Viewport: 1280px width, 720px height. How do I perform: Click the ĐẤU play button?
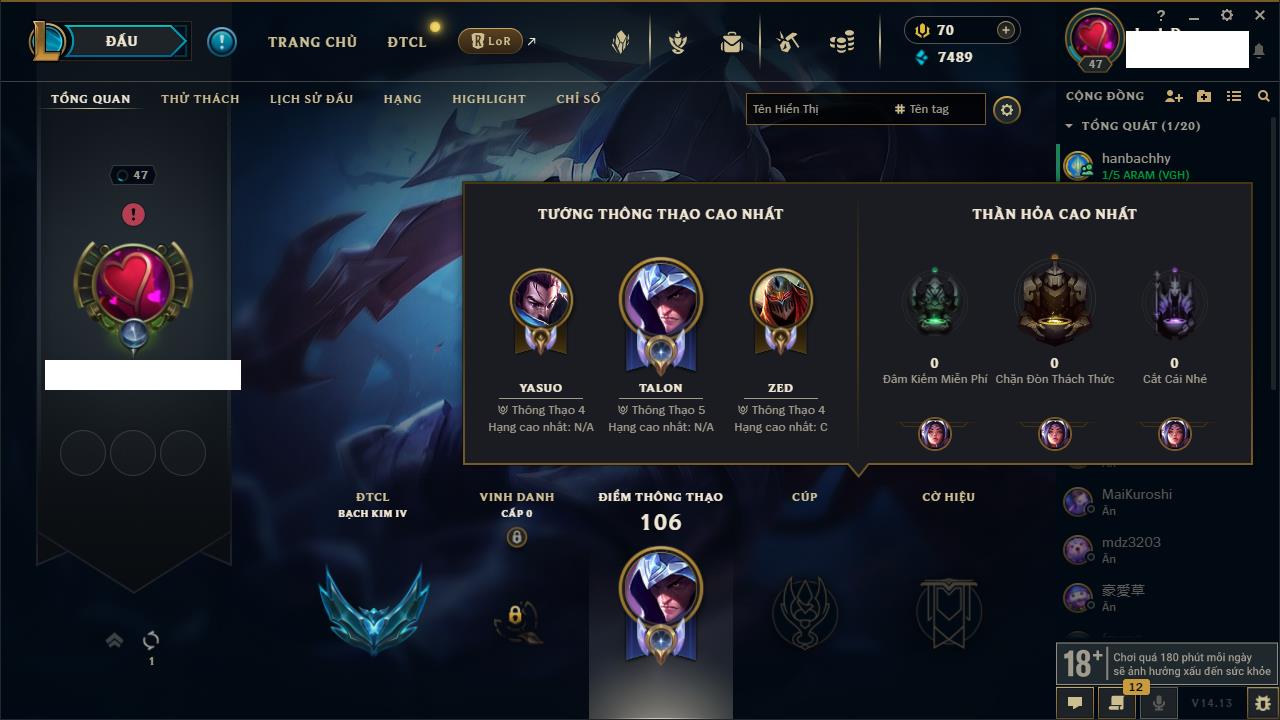point(121,41)
